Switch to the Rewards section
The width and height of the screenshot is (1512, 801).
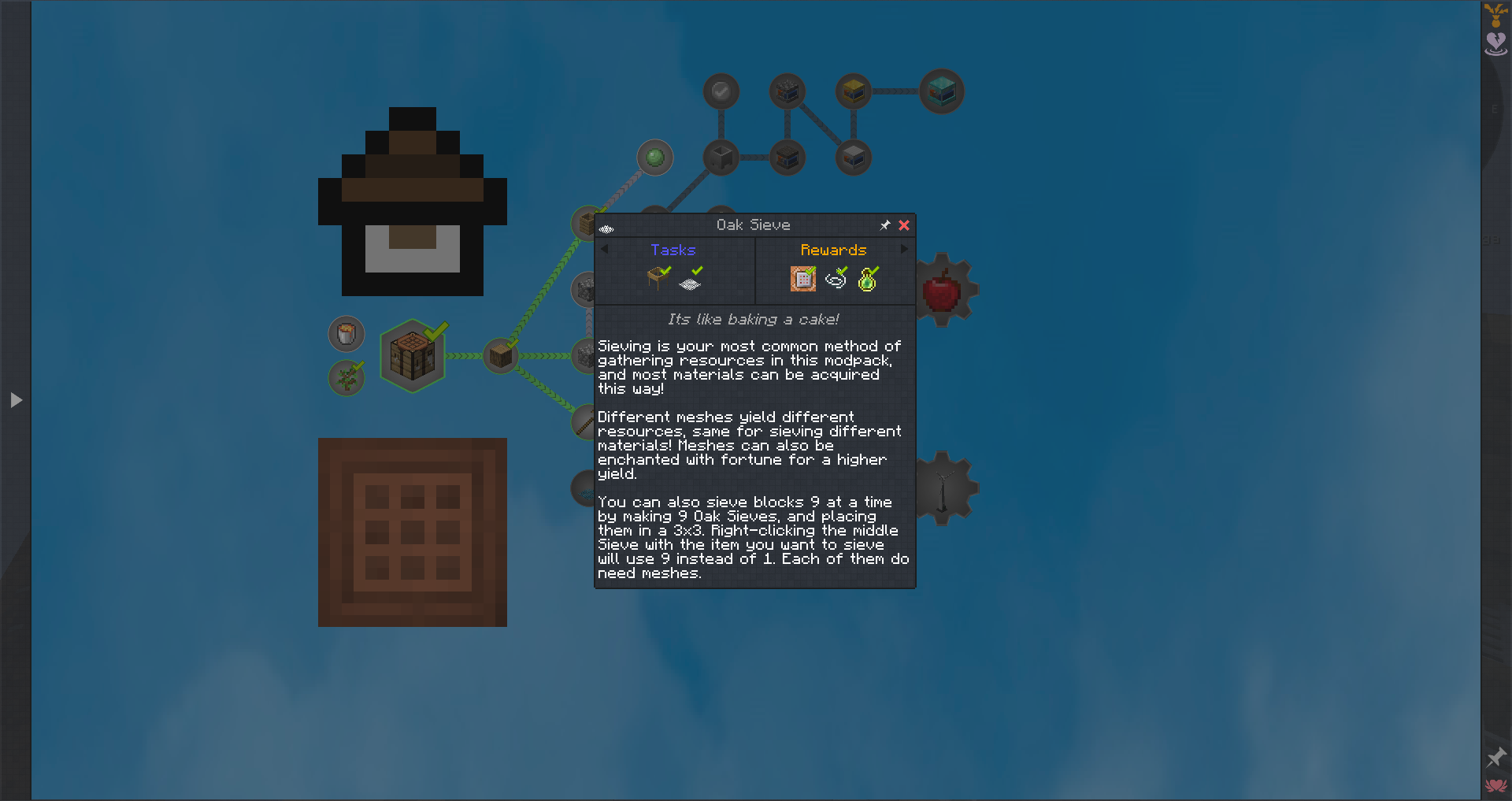click(x=833, y=250)
